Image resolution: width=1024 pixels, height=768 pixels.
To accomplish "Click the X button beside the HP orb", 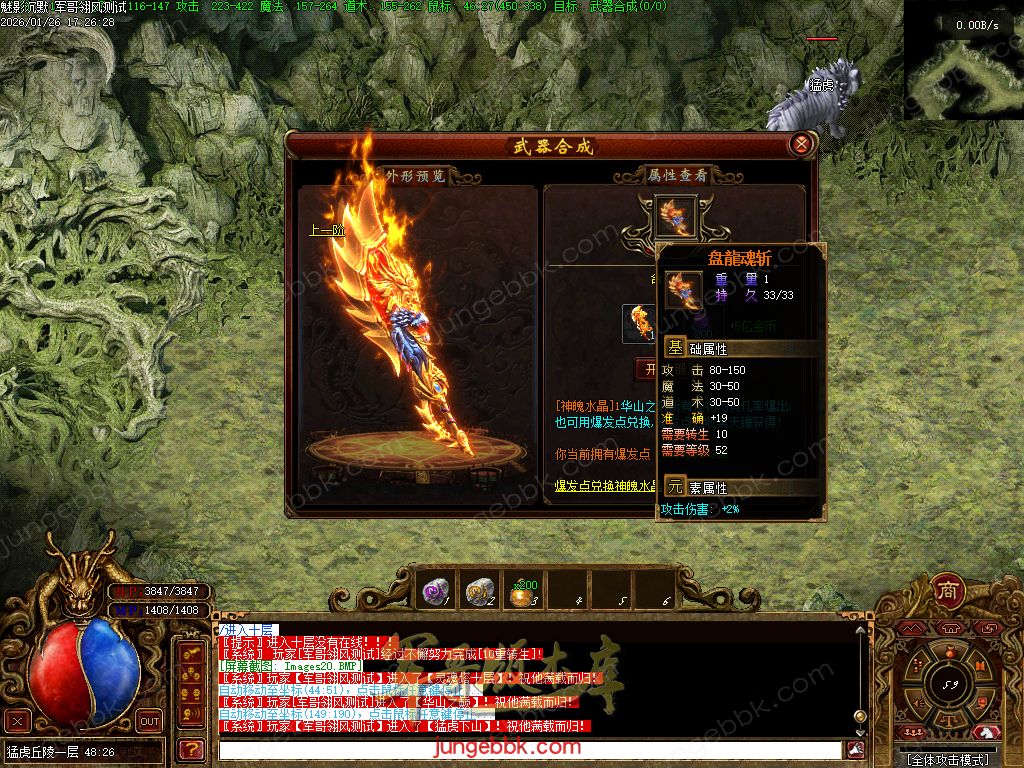I will click(17, 720).
